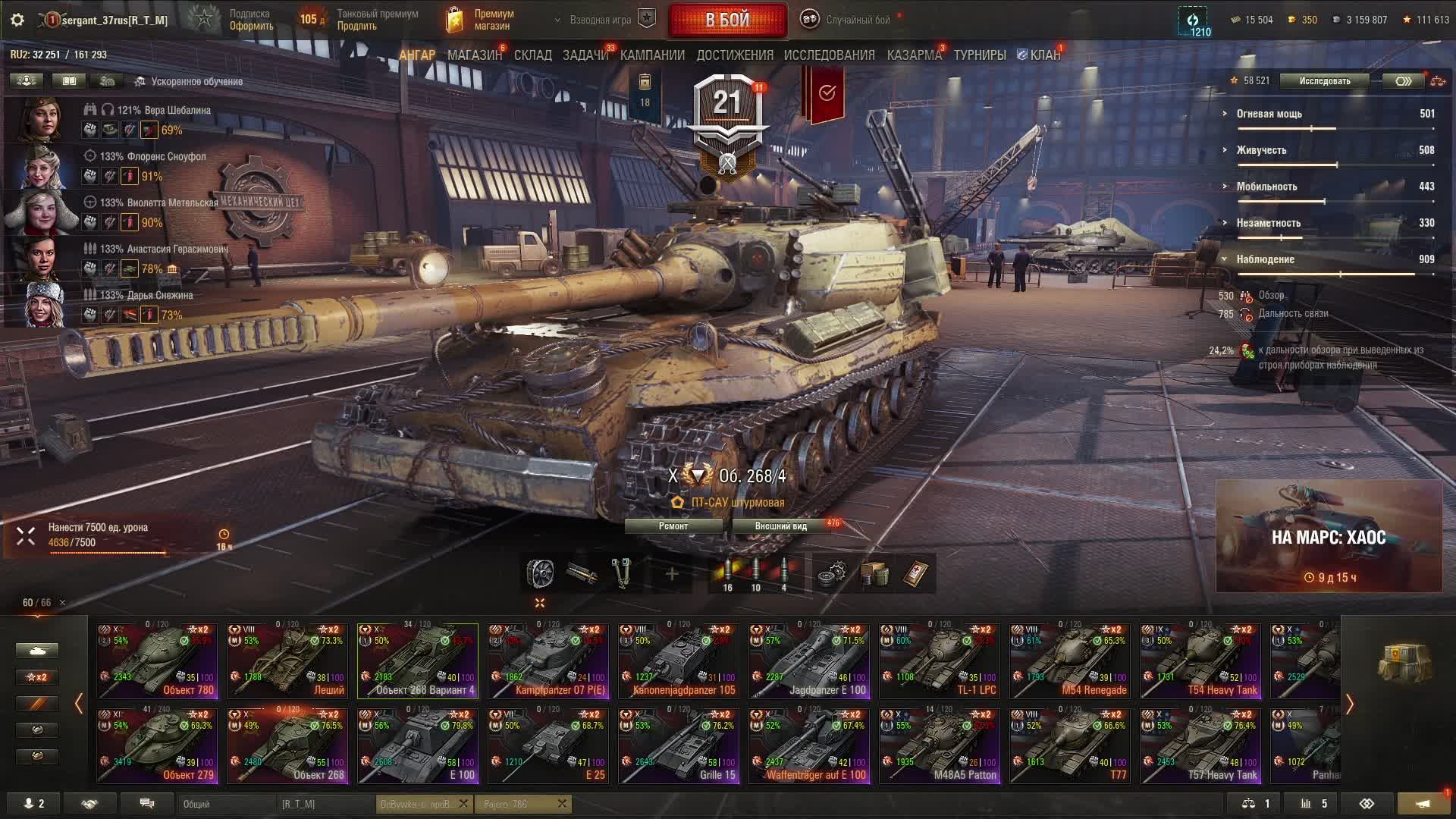
Task: Open Внешний вид customization
Action: pyautogui.click(x=780, y=526)
